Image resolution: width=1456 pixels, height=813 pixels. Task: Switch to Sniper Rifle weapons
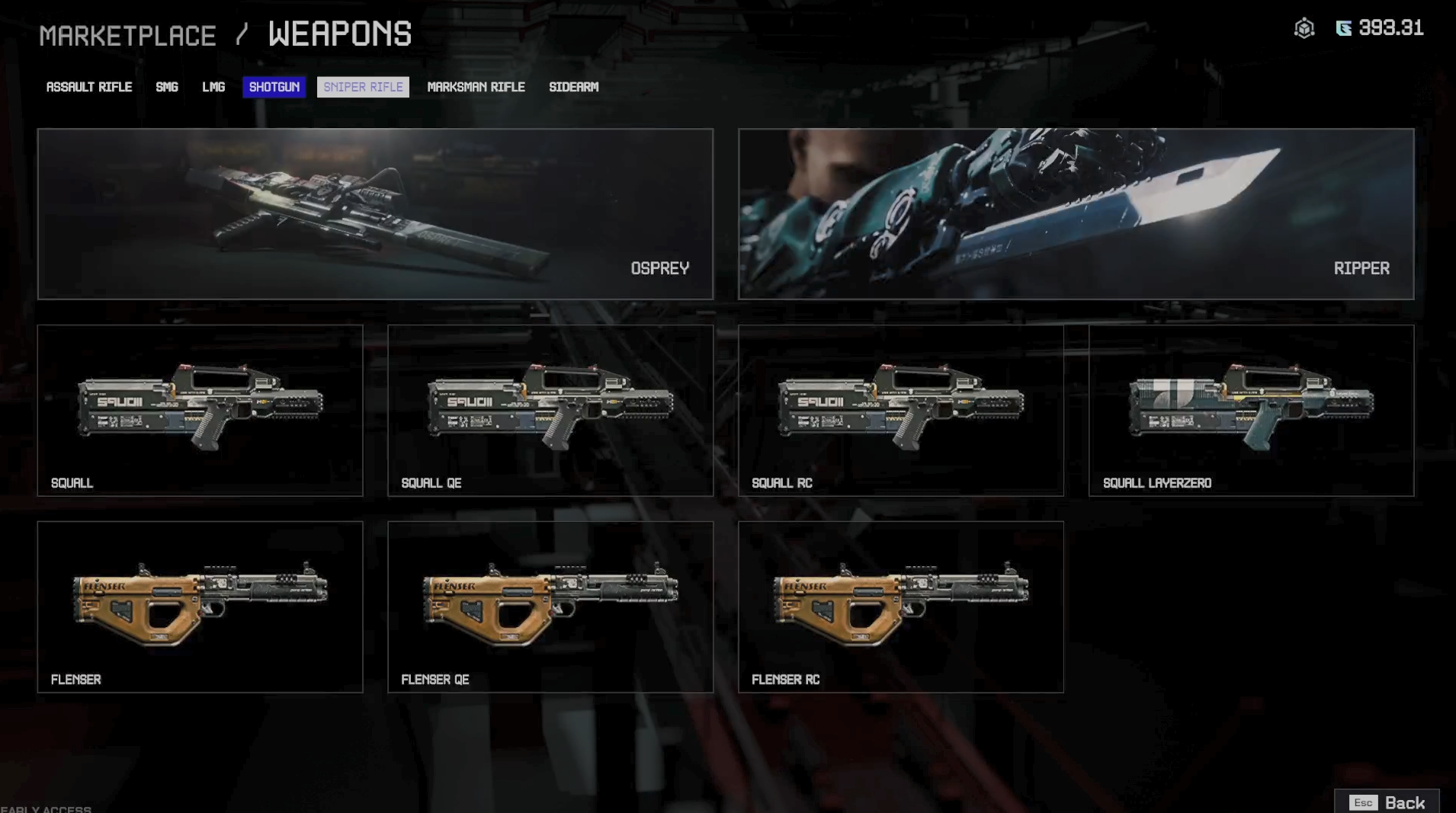pos(363,87)
